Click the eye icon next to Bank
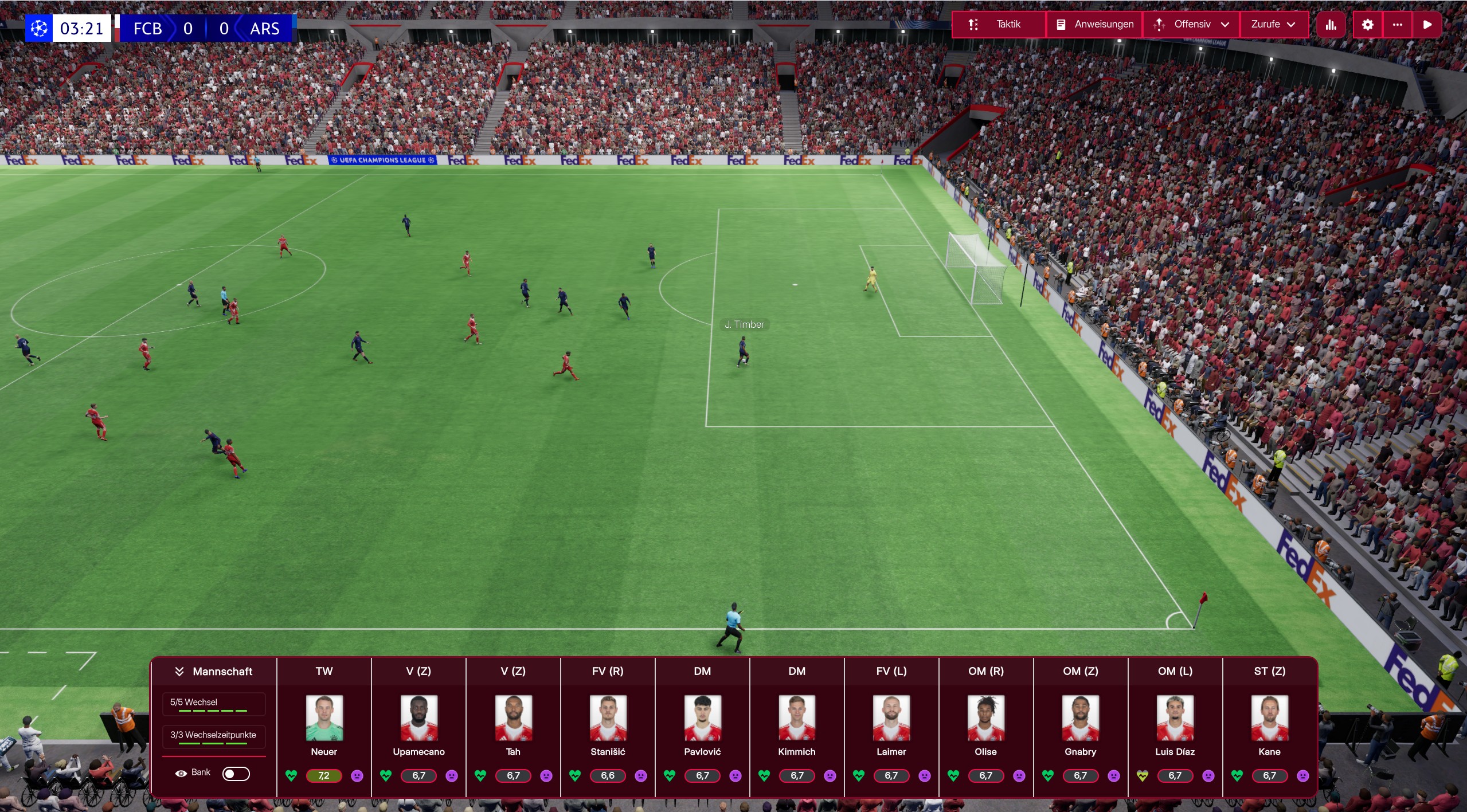This screenshot has height=812, width=1467. click(x=182, y=772)
